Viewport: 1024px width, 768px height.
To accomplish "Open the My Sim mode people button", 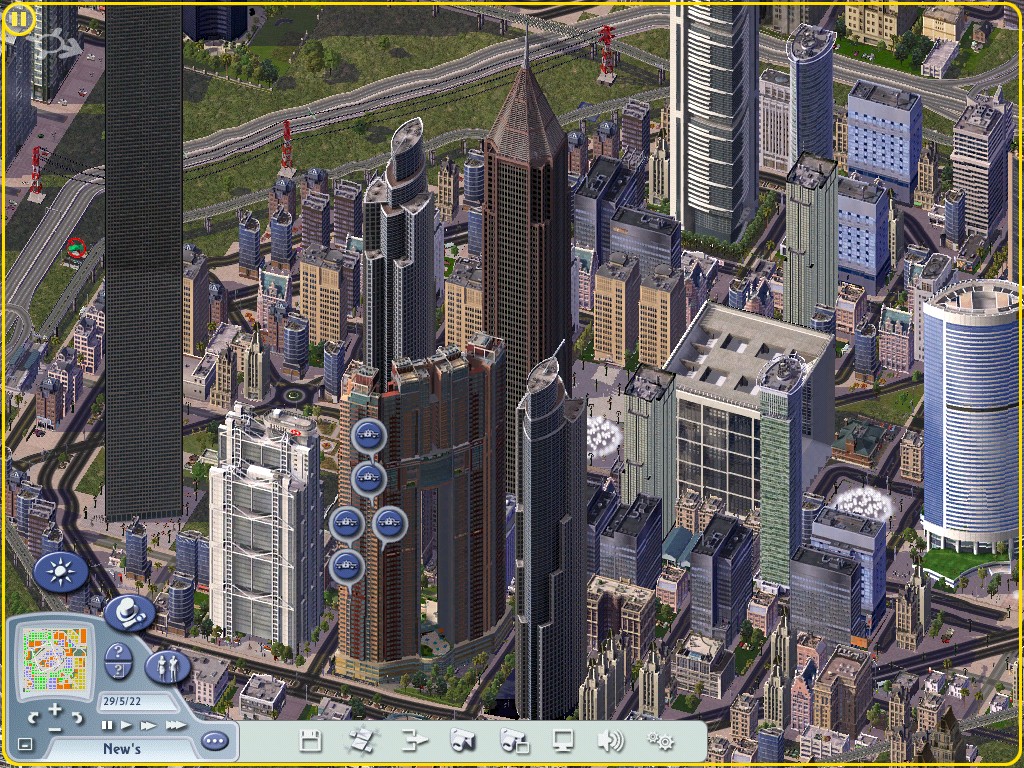I will [167, 667].
